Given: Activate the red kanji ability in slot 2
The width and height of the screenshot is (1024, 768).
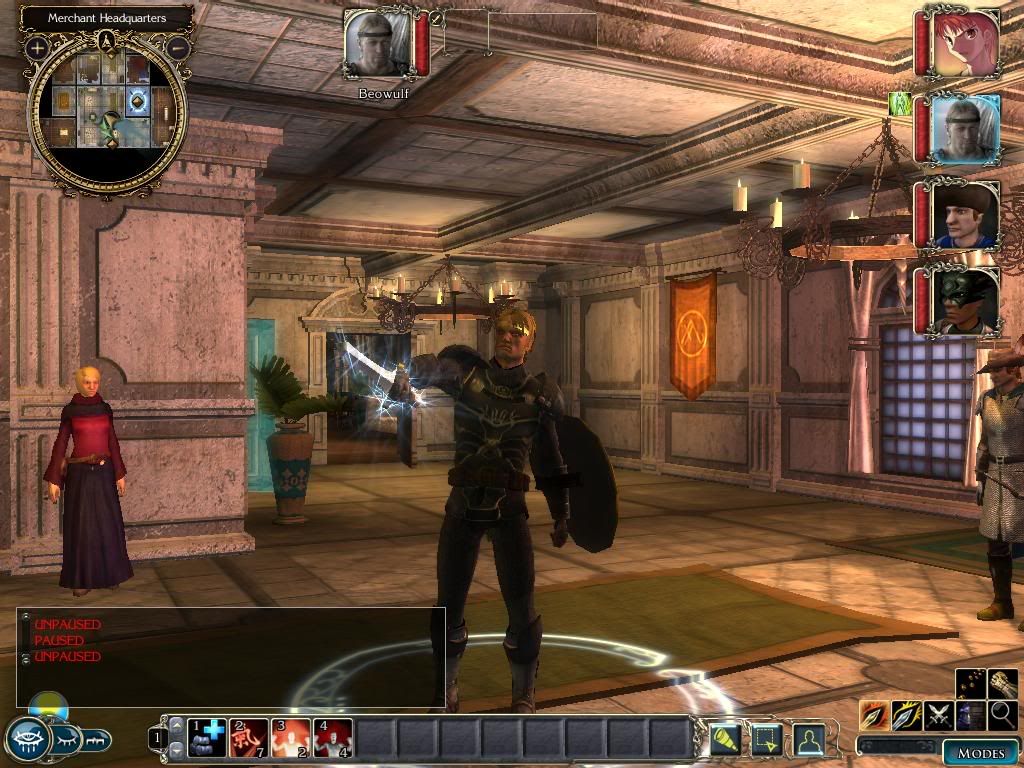Looking at the screenshot, I should pos(249,738).
